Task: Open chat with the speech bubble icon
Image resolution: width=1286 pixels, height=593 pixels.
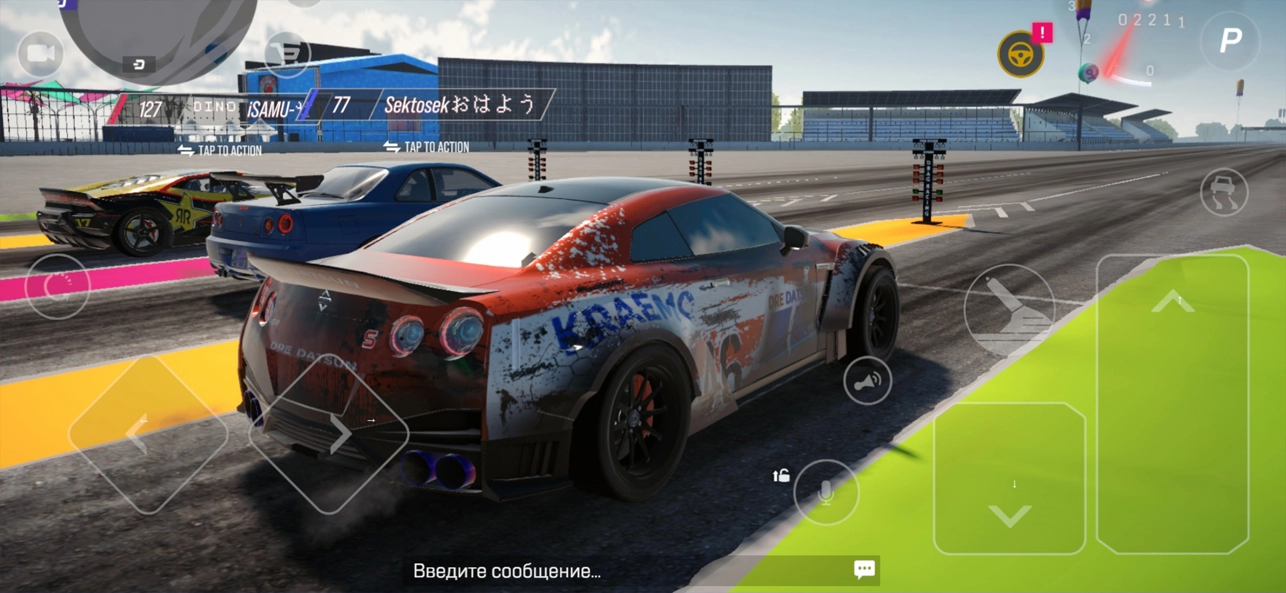Action: click(x=865, y=570)
